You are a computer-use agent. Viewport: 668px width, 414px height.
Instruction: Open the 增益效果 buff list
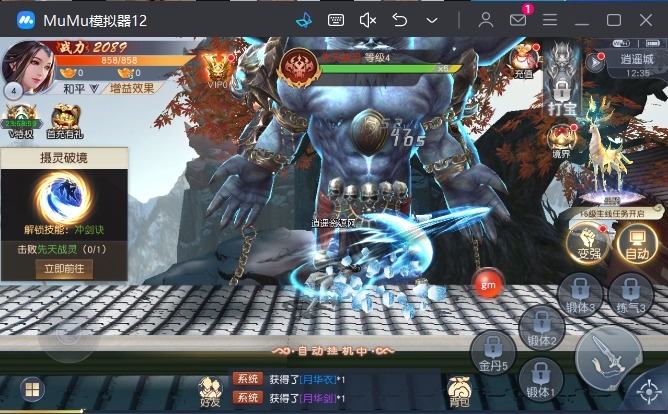(134, 88)
